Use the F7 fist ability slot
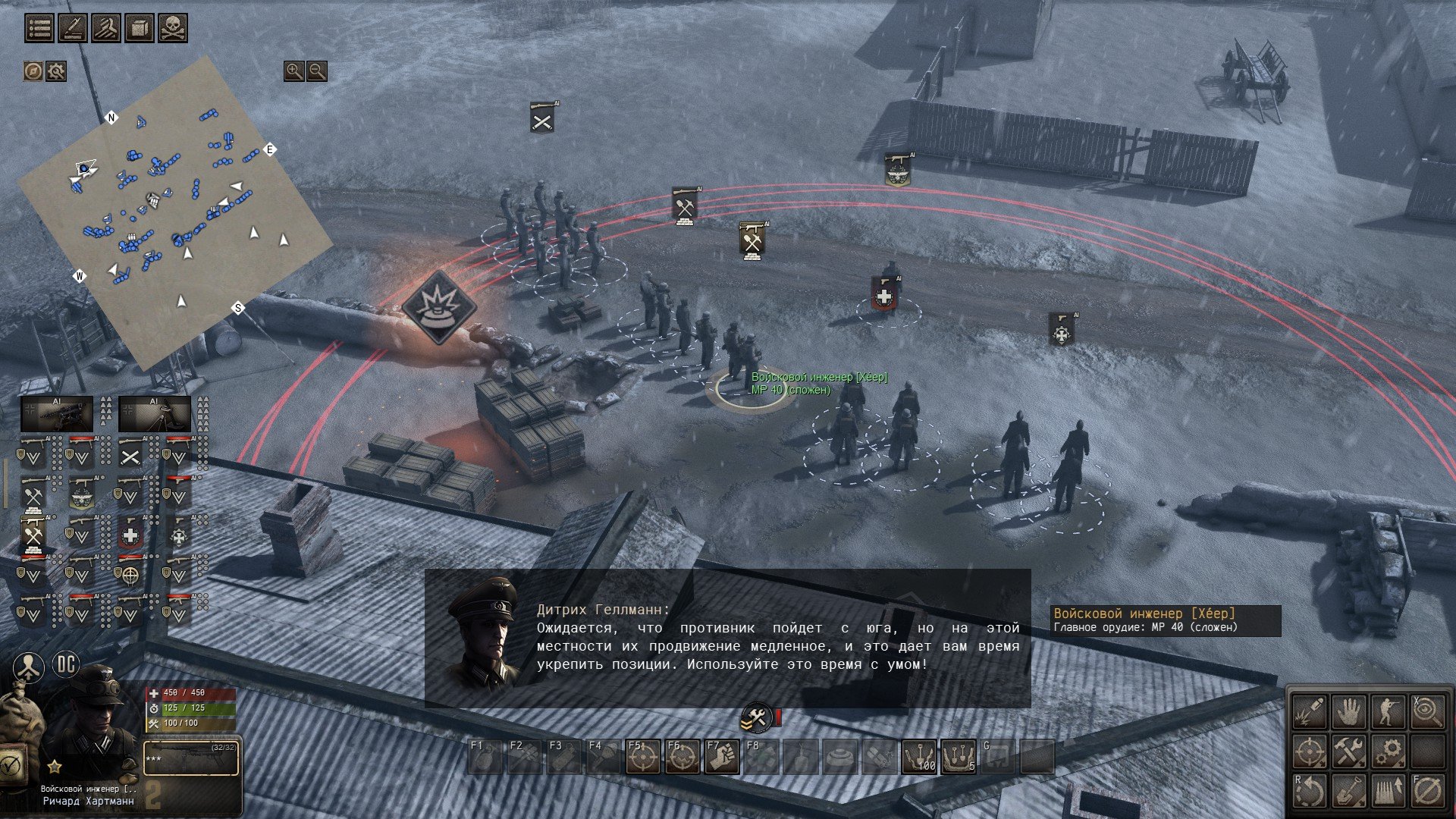The height and width of the screenshot is (819, 1456). pos(722,758)
